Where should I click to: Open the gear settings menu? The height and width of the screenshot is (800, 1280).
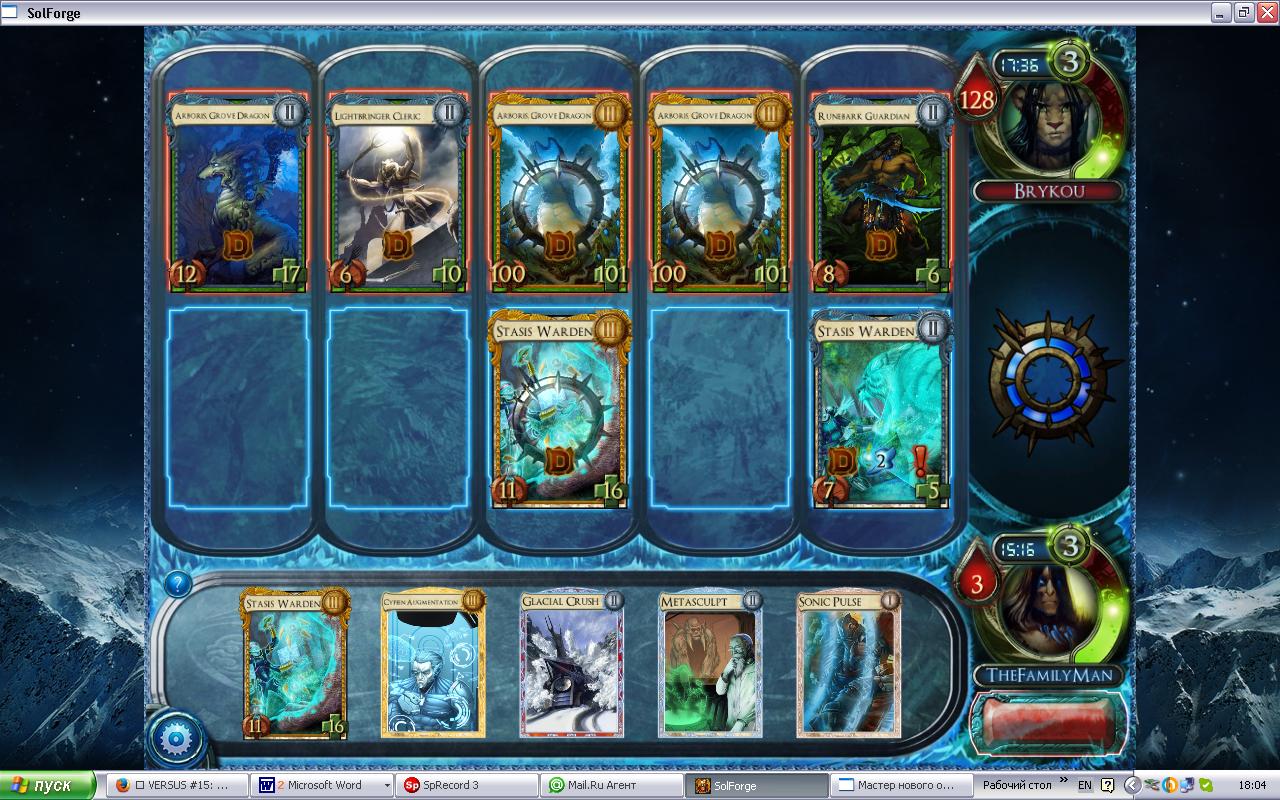click(x=176, y=739)
